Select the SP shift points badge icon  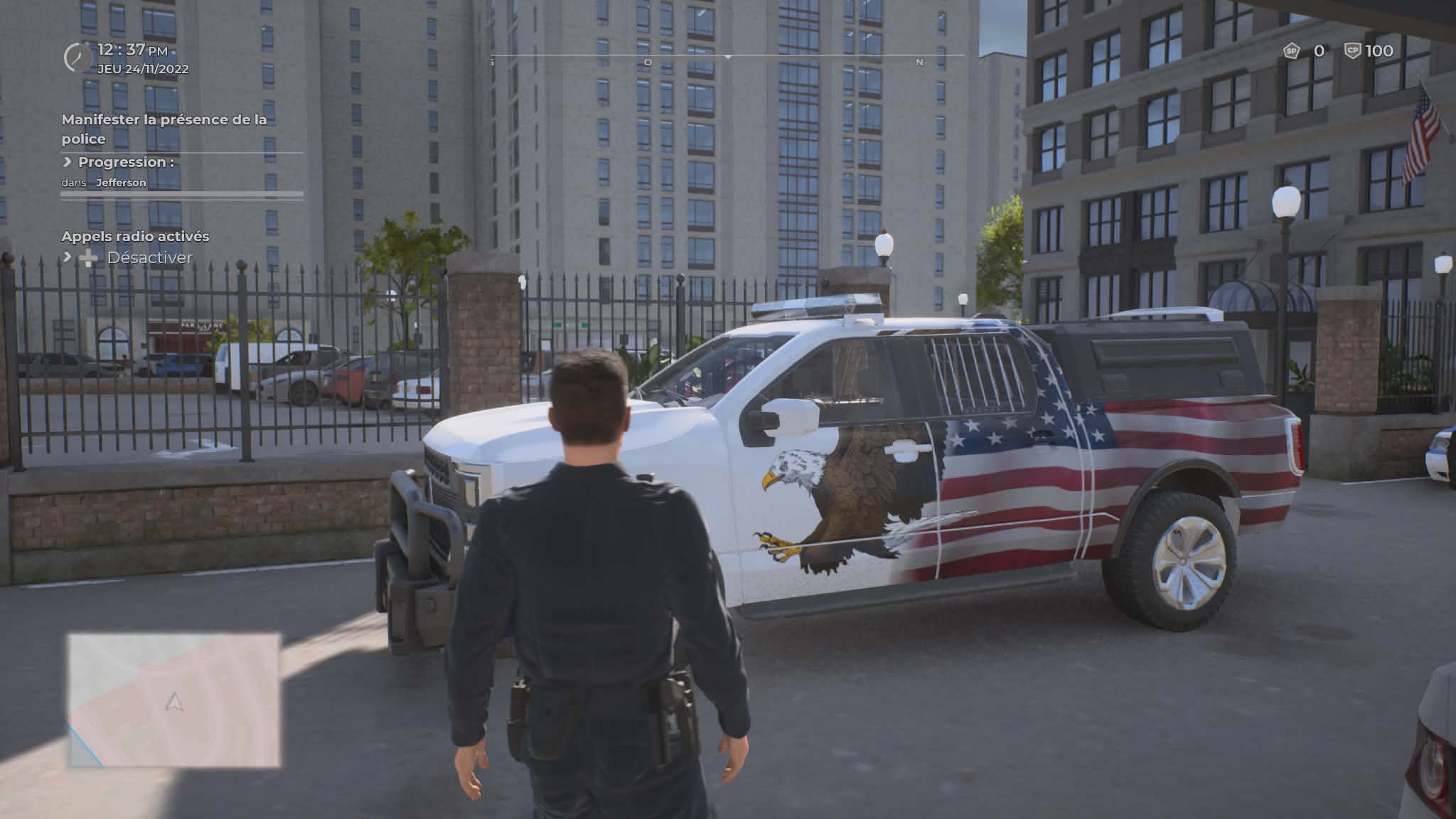point(1291,51)
